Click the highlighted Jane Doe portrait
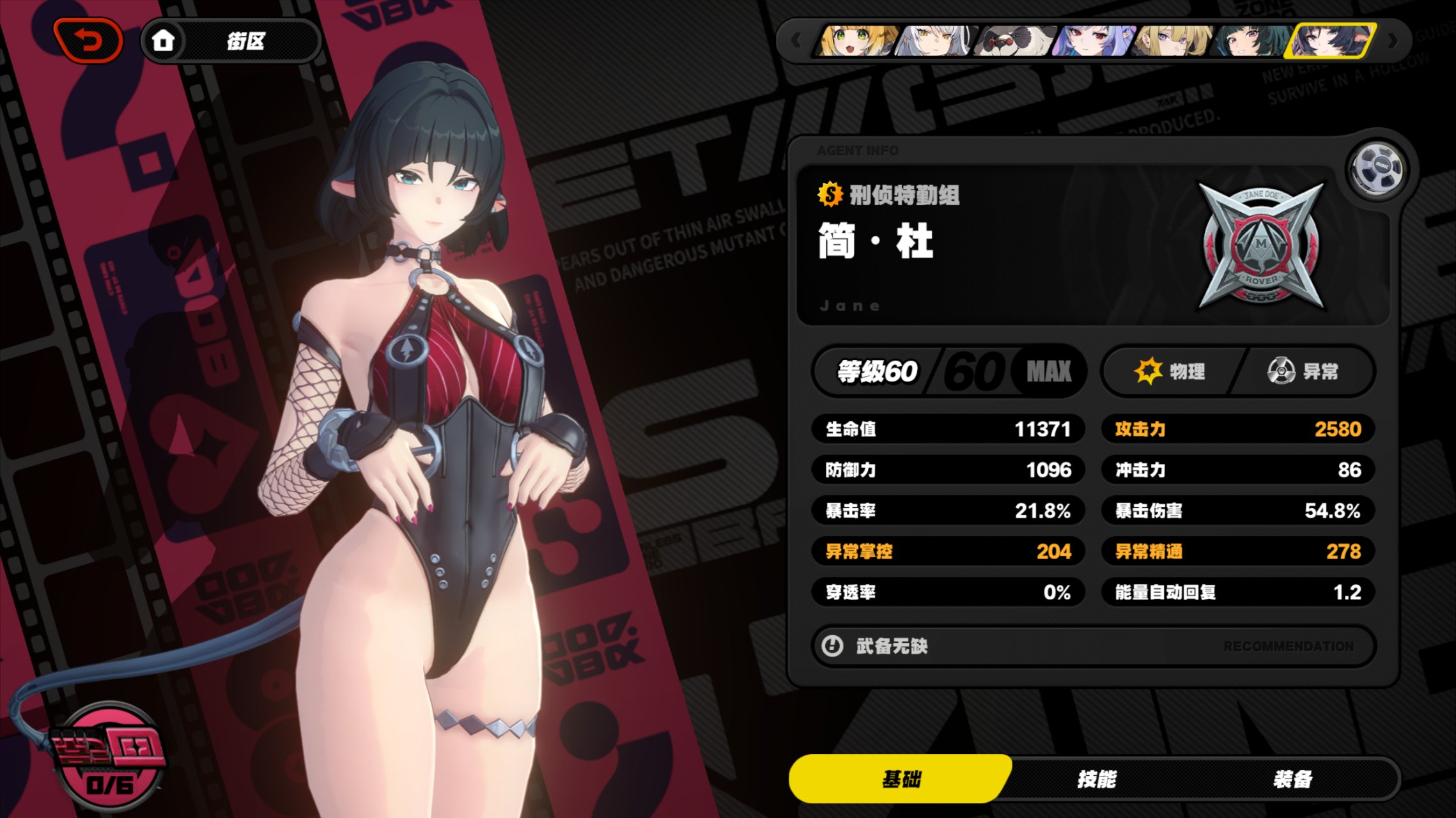Viewport: 1456px width, 818px height. (x=1332, y=41)
